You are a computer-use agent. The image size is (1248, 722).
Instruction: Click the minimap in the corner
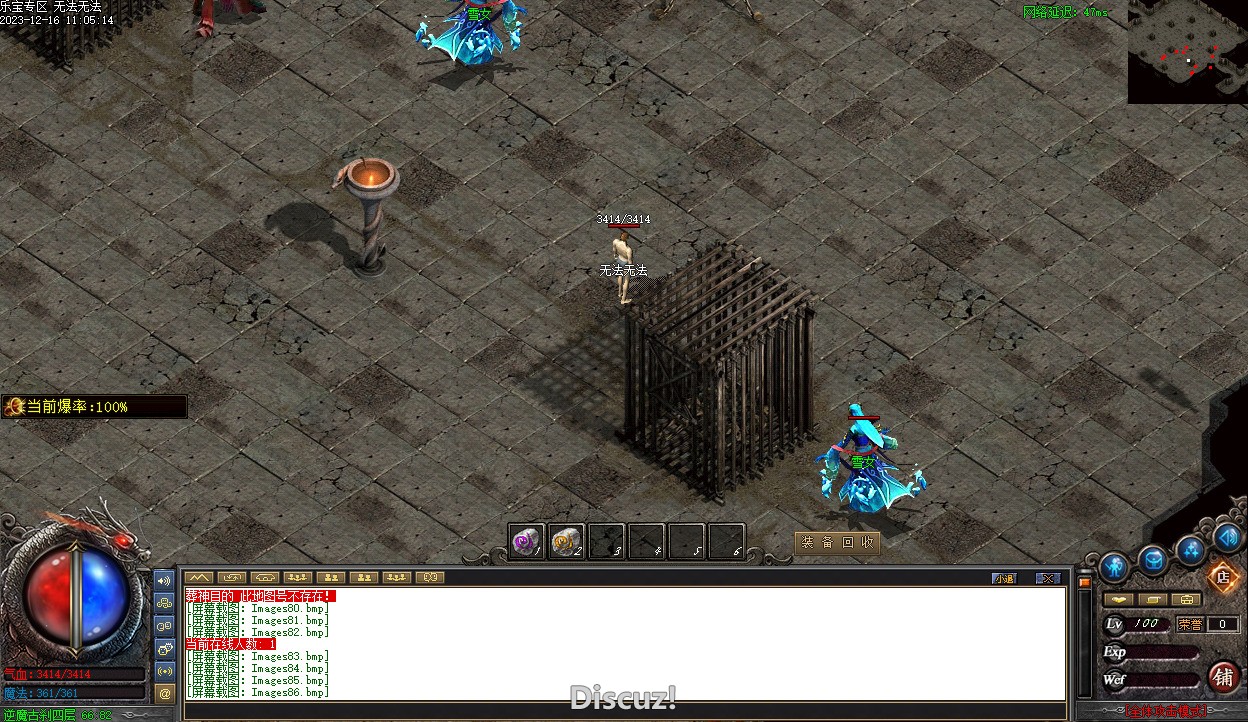[x=1187, y=52]
